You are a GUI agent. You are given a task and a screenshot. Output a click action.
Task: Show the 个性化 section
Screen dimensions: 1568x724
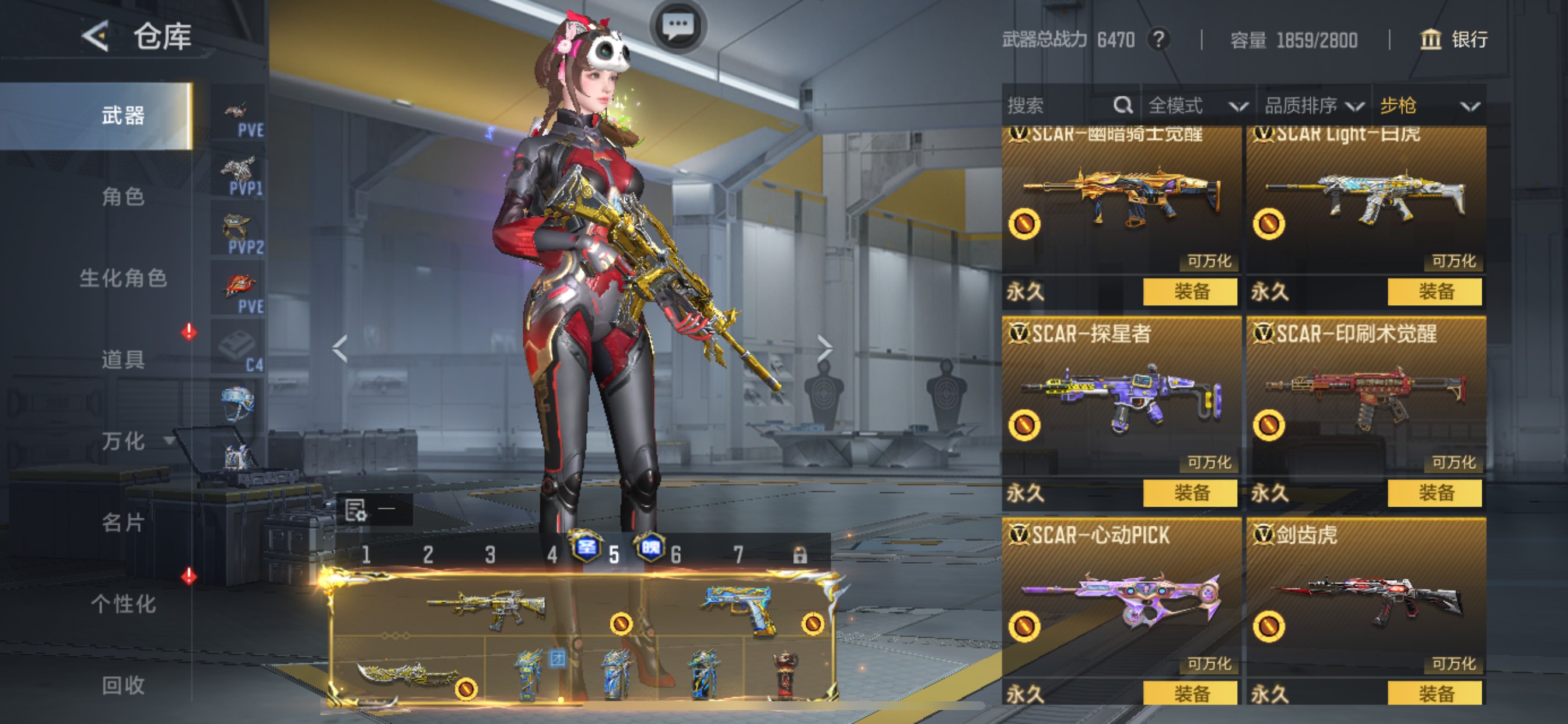click(x=123, y=604)
